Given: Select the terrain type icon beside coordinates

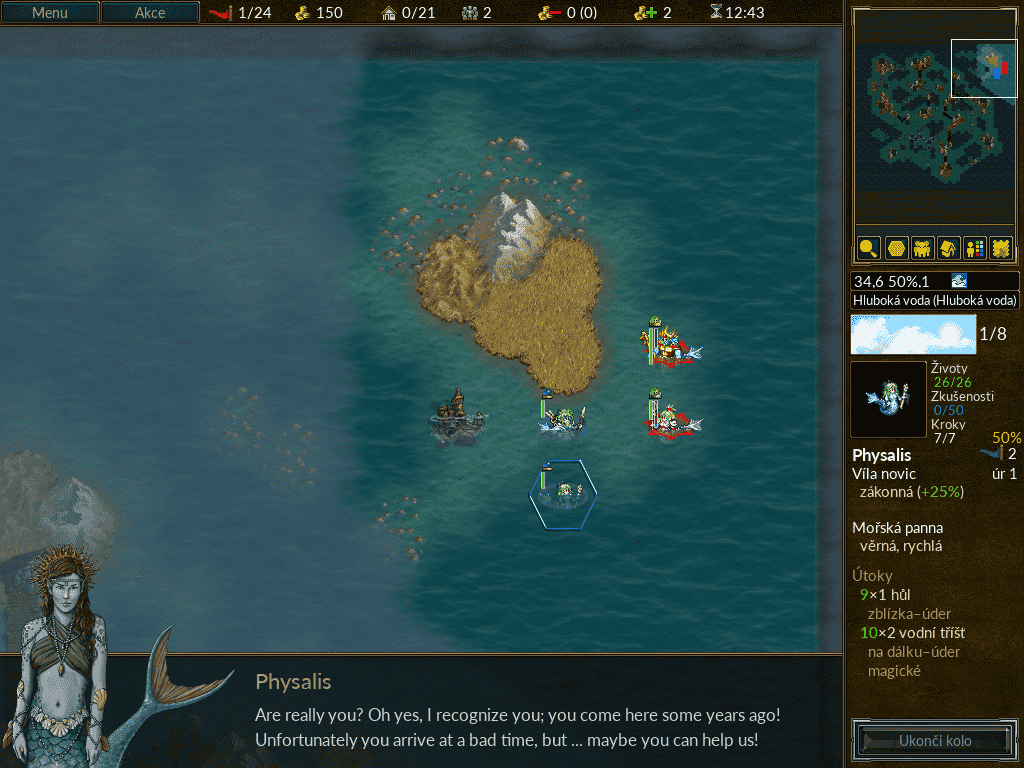Looking at the screenshot, I should click(x=959, y=281).
